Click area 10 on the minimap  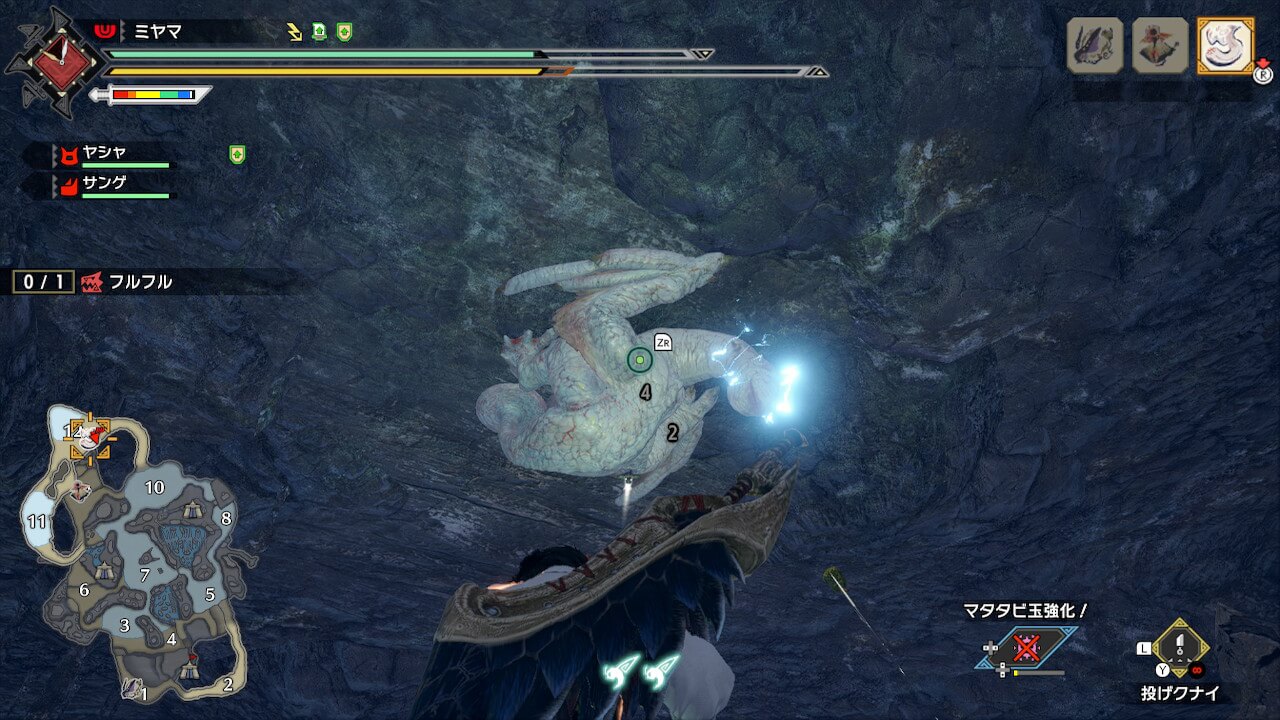coord(154,488)
